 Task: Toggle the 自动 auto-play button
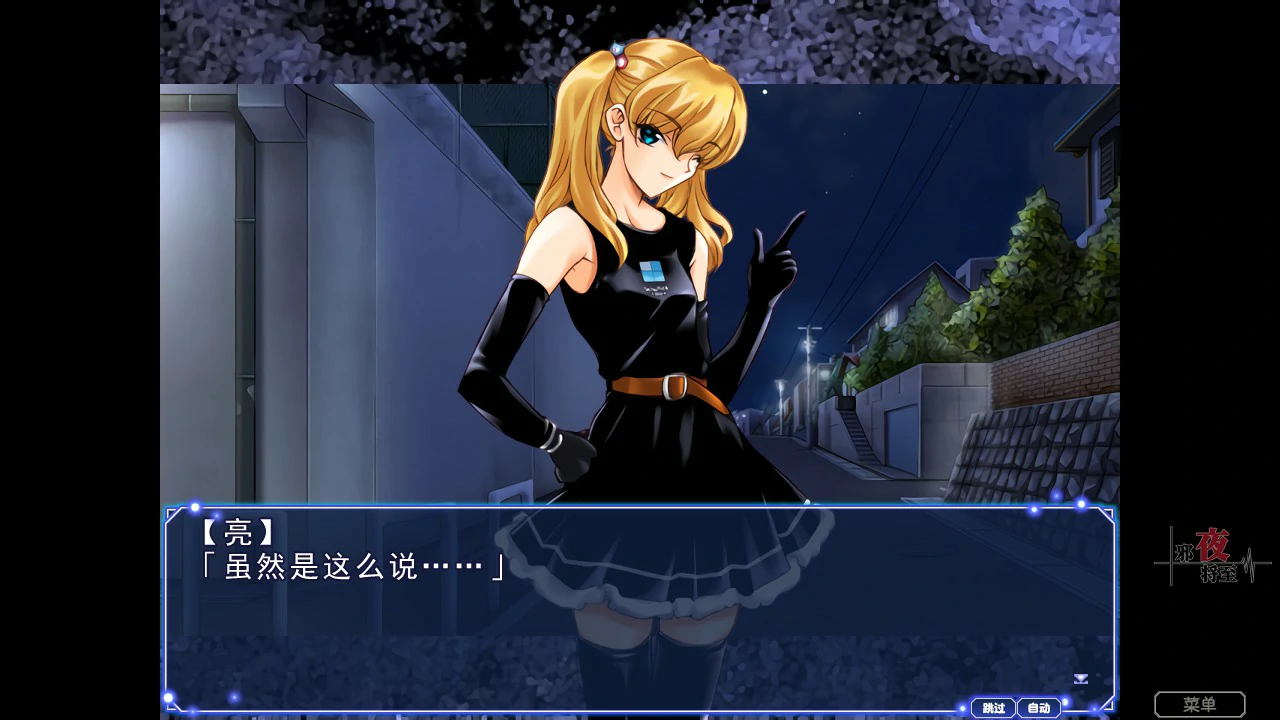pyautogui.click(x=1039, y=708)
